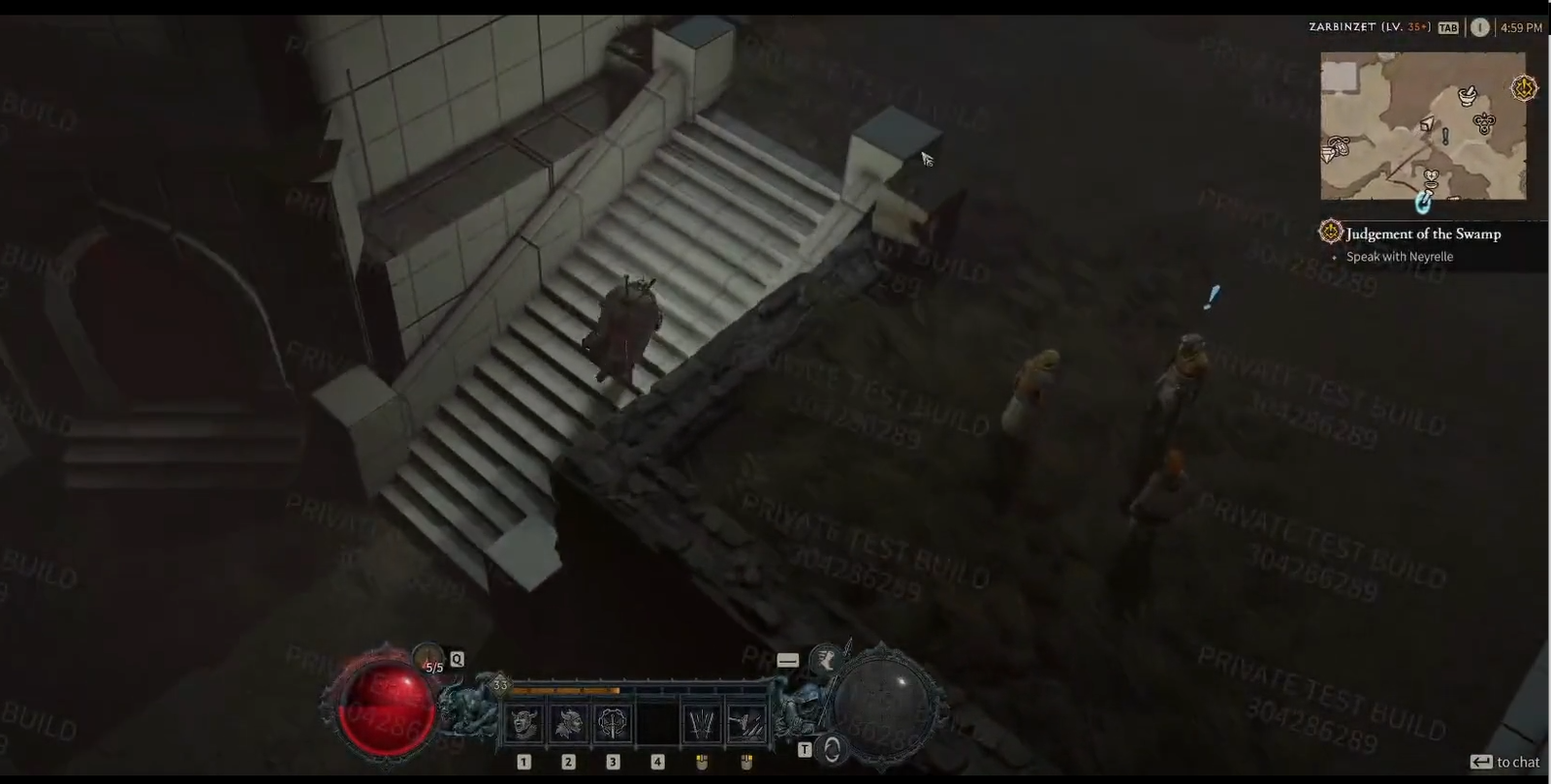Use the defensive skill in slot 3
Viewport: 1551px width, 784px height.
(x=613, y=722)
